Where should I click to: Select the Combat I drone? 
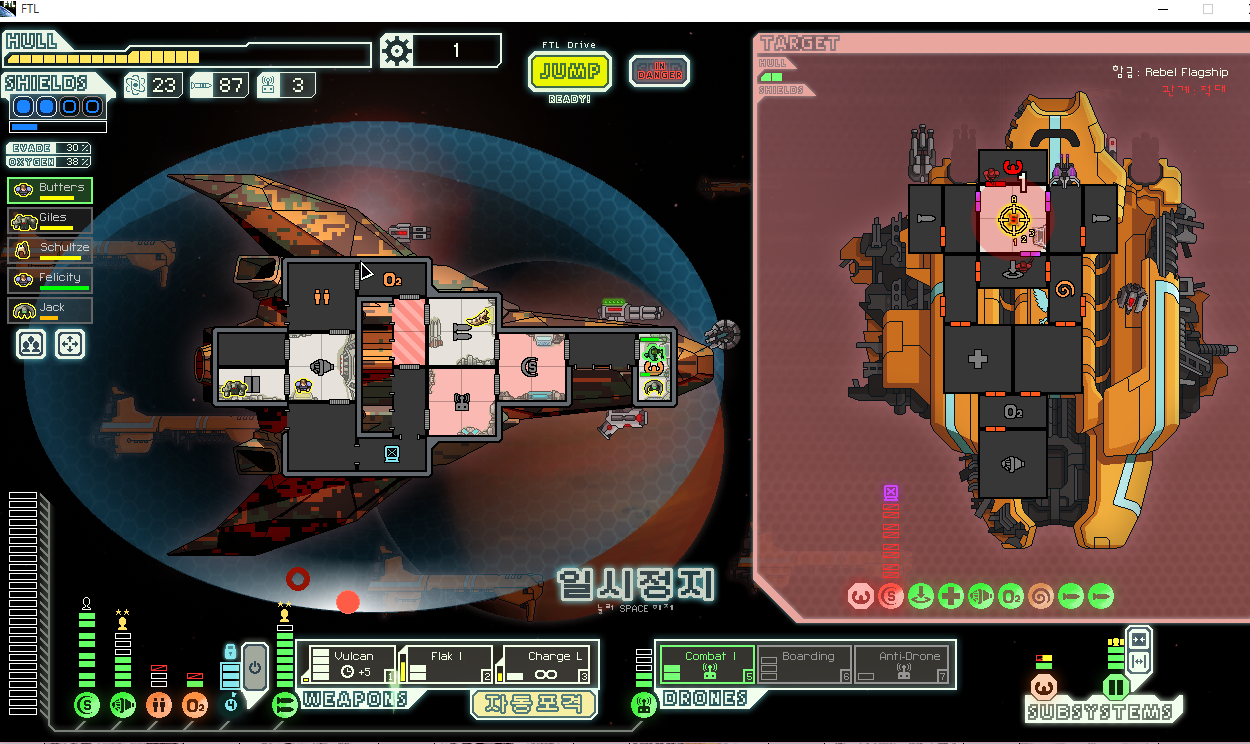pos(706,665)
